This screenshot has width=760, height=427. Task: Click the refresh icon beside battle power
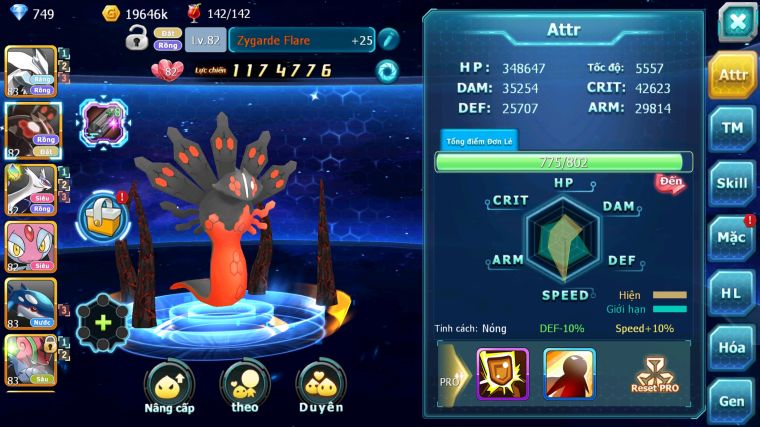(387, 71)
